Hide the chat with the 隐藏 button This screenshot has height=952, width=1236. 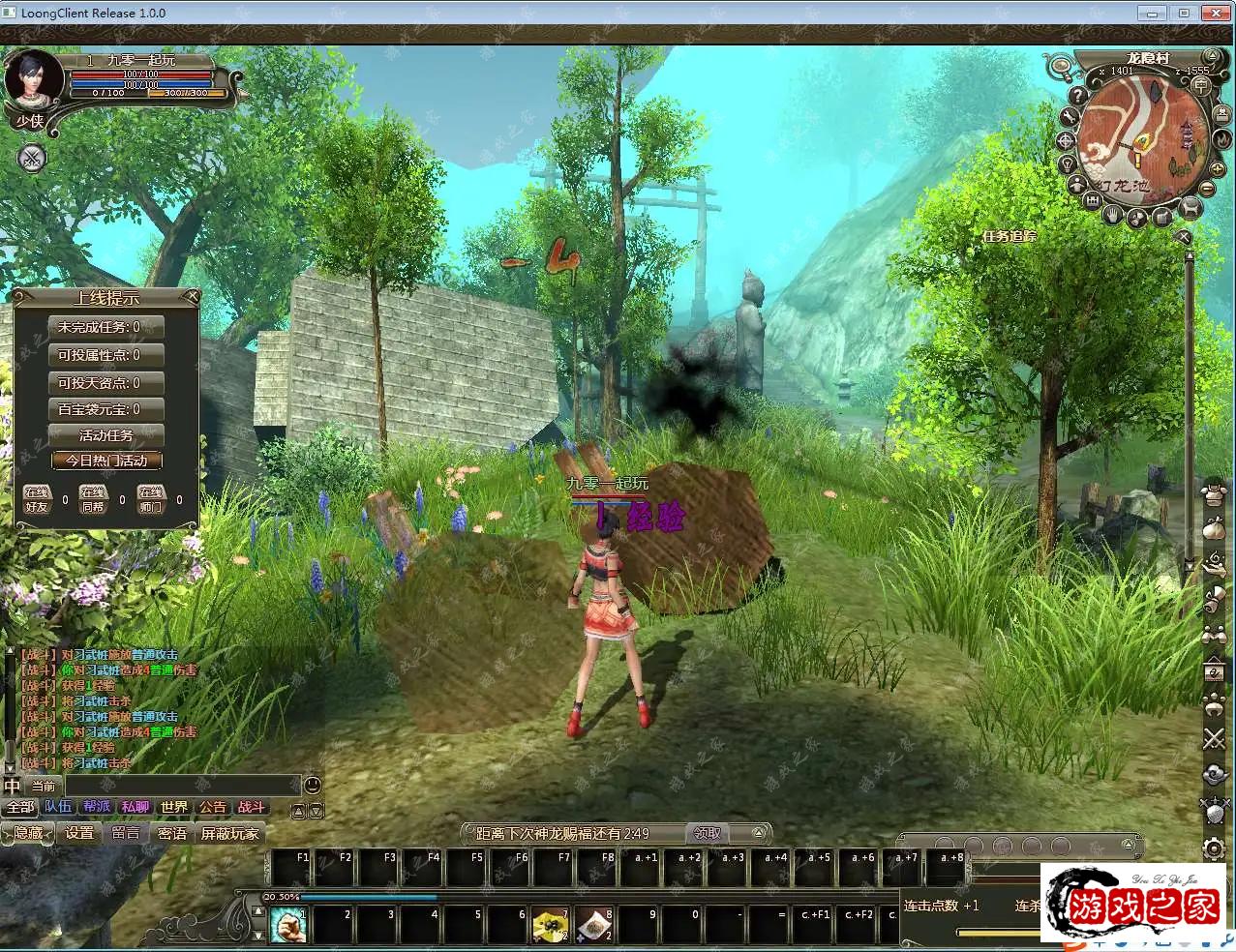(x=27, y=833)
